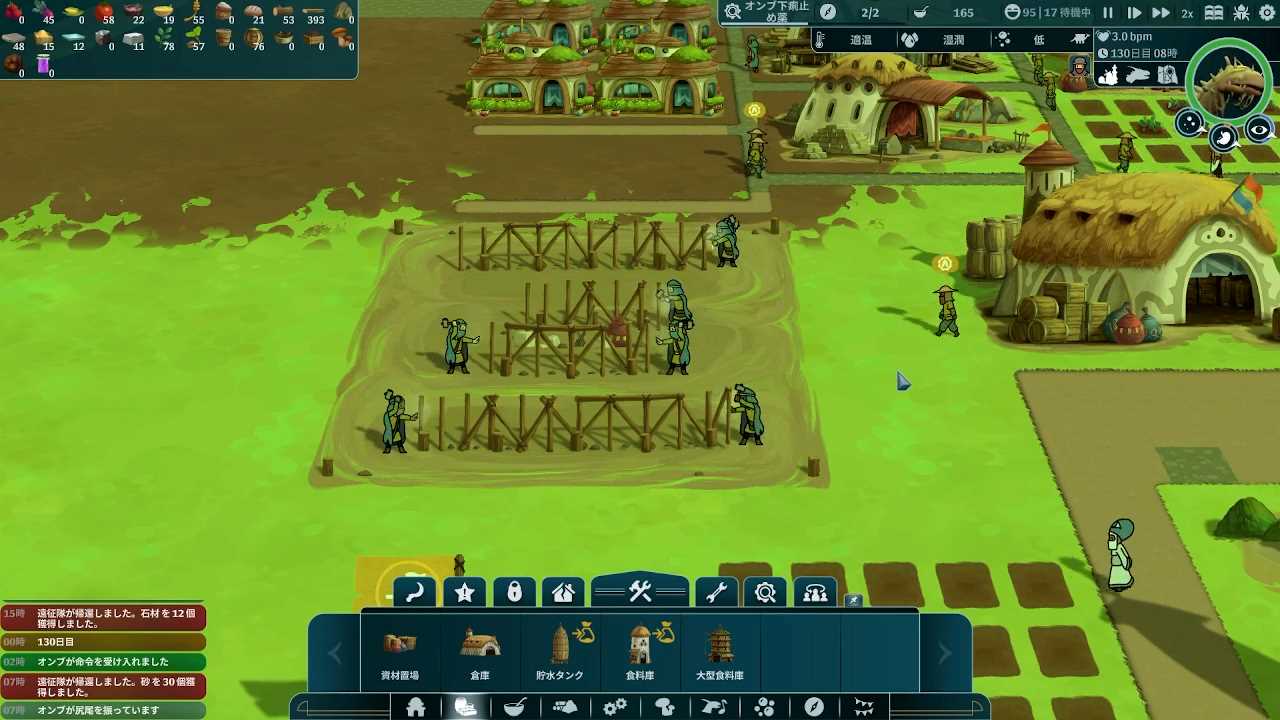Open the encyclopedia book icon
This screenshot has height=720, width=1280.
coord(1214,13)
